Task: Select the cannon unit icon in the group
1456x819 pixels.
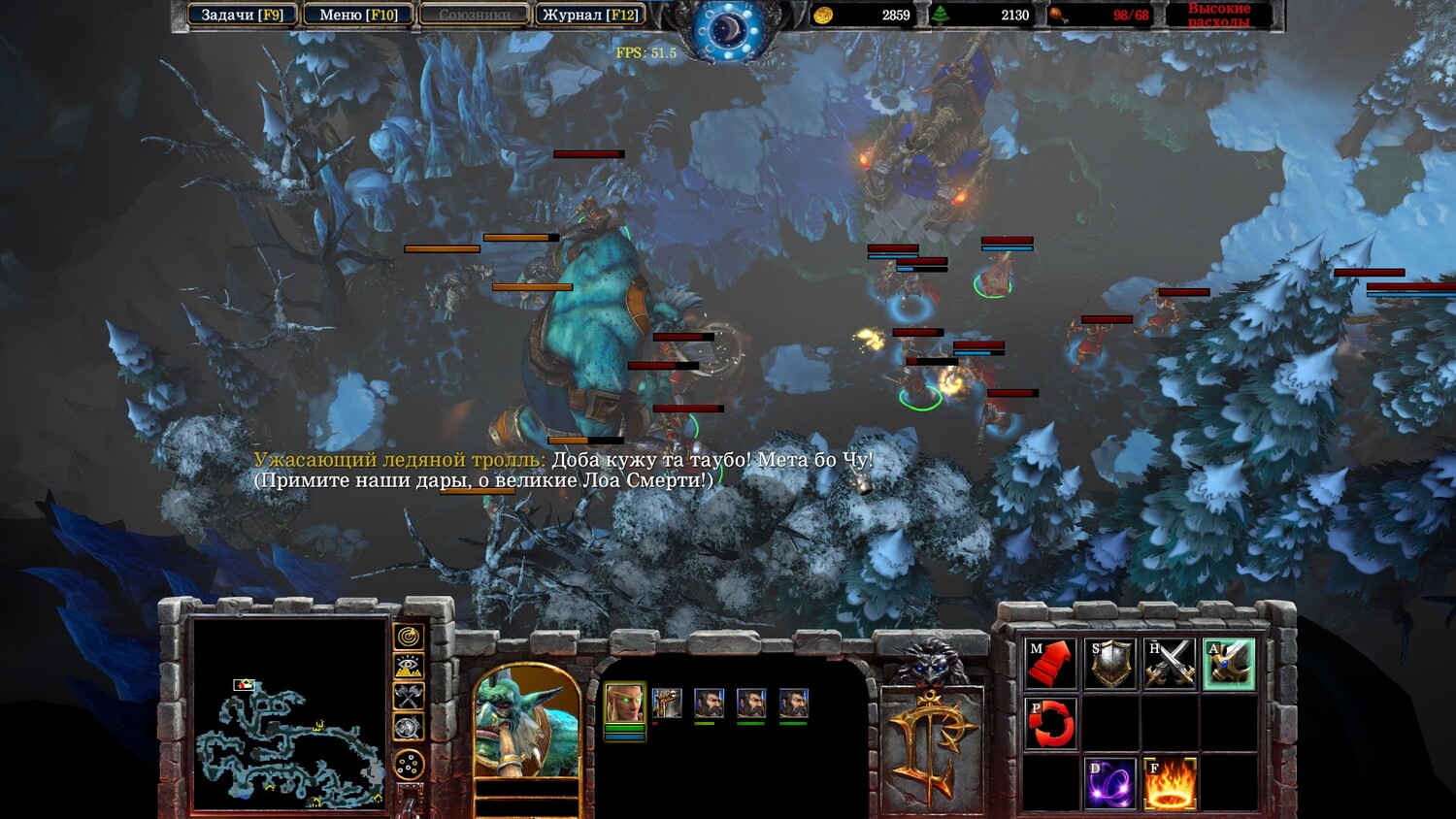Action: pyautogui.click(x=667, y=703)
